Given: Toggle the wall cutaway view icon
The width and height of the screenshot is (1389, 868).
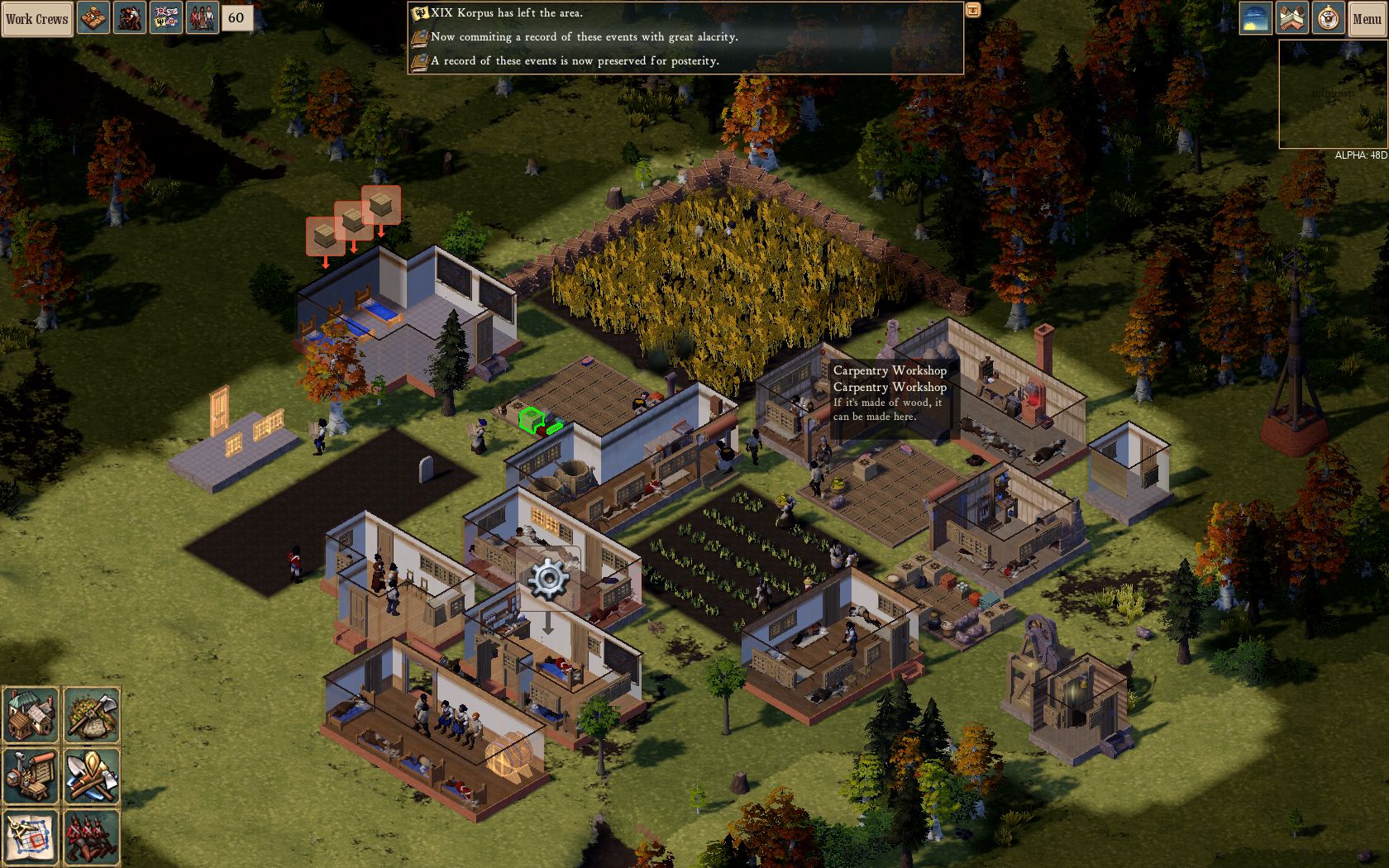Looking at the screenshot, I should coord(1291,18).
